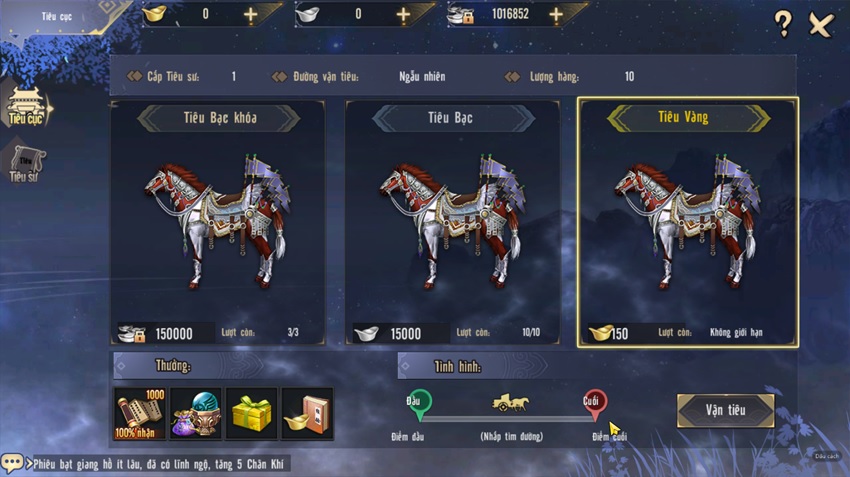Screen dimensions: 850x477
Task: Choose the Tiêu Bạc escort card
Action: tap(452, 222)
